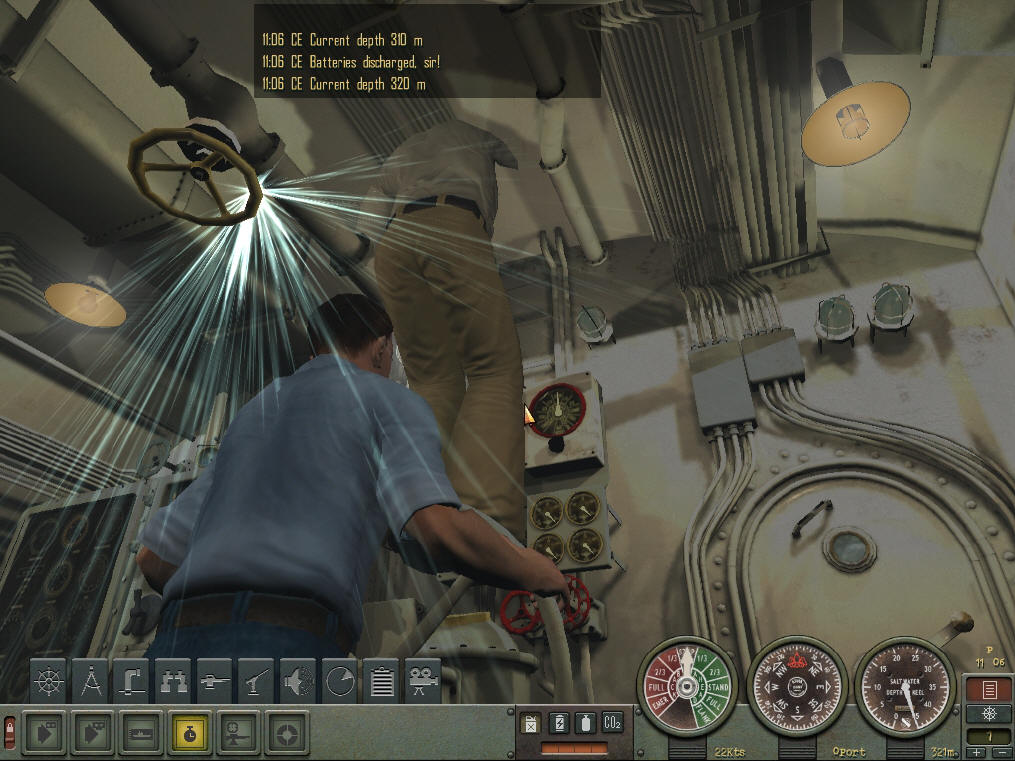Open the red message log button
1015x761 pixels.
coord(986,689)
